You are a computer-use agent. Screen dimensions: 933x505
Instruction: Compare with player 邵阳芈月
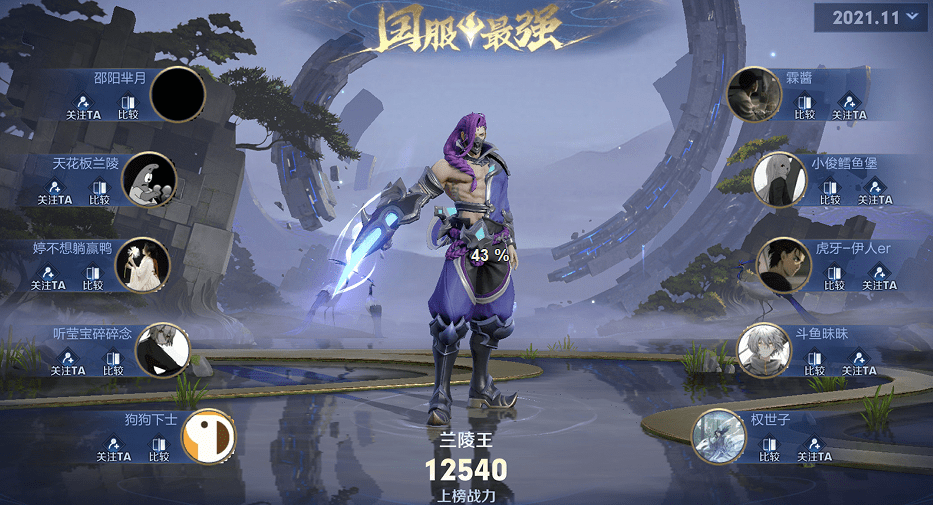pyautogui.click(x=127, y=107)
